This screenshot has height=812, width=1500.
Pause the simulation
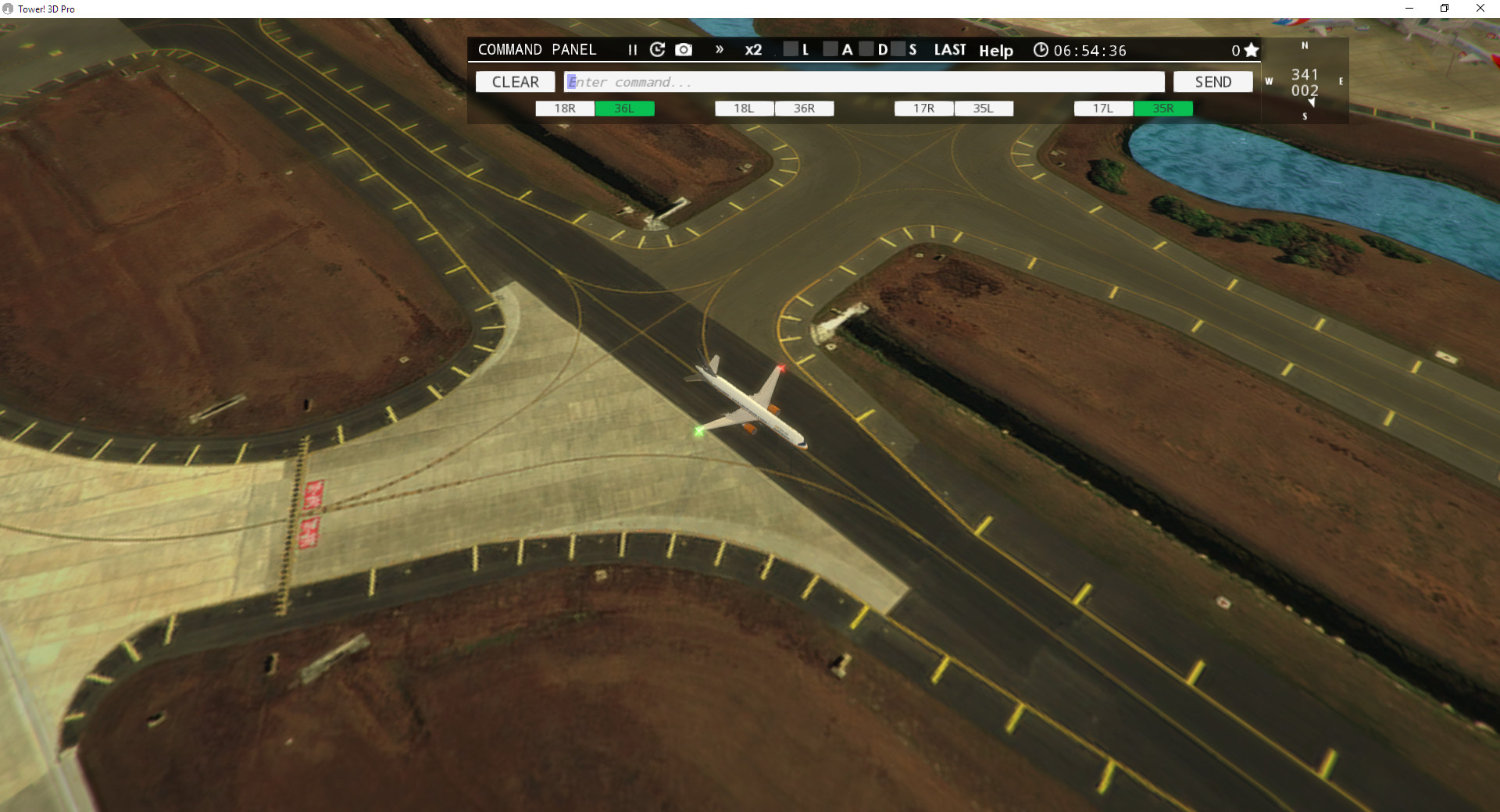[631, 49]
